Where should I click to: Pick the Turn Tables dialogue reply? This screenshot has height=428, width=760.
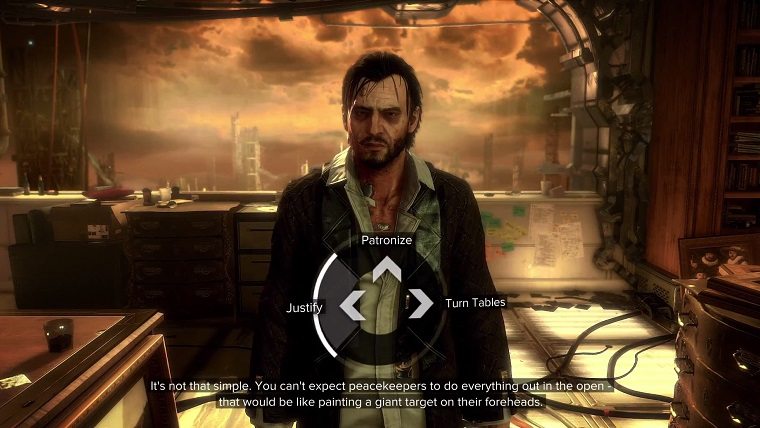point(475,302)
